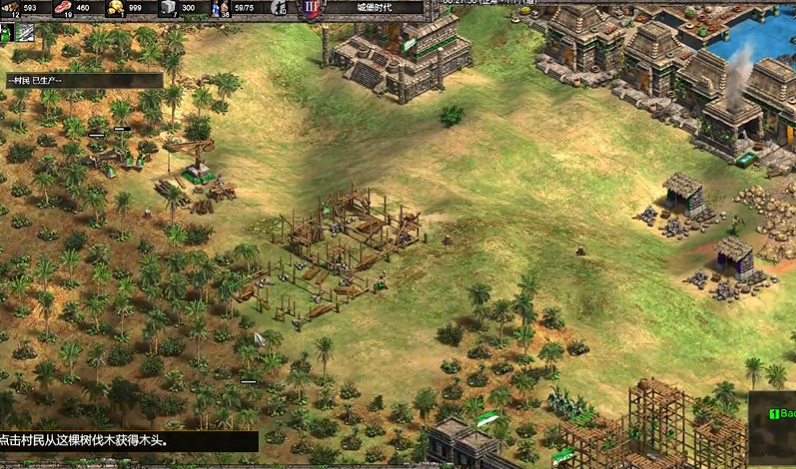Click the striped icon beside the villager portrait

[x=25, y=33]
